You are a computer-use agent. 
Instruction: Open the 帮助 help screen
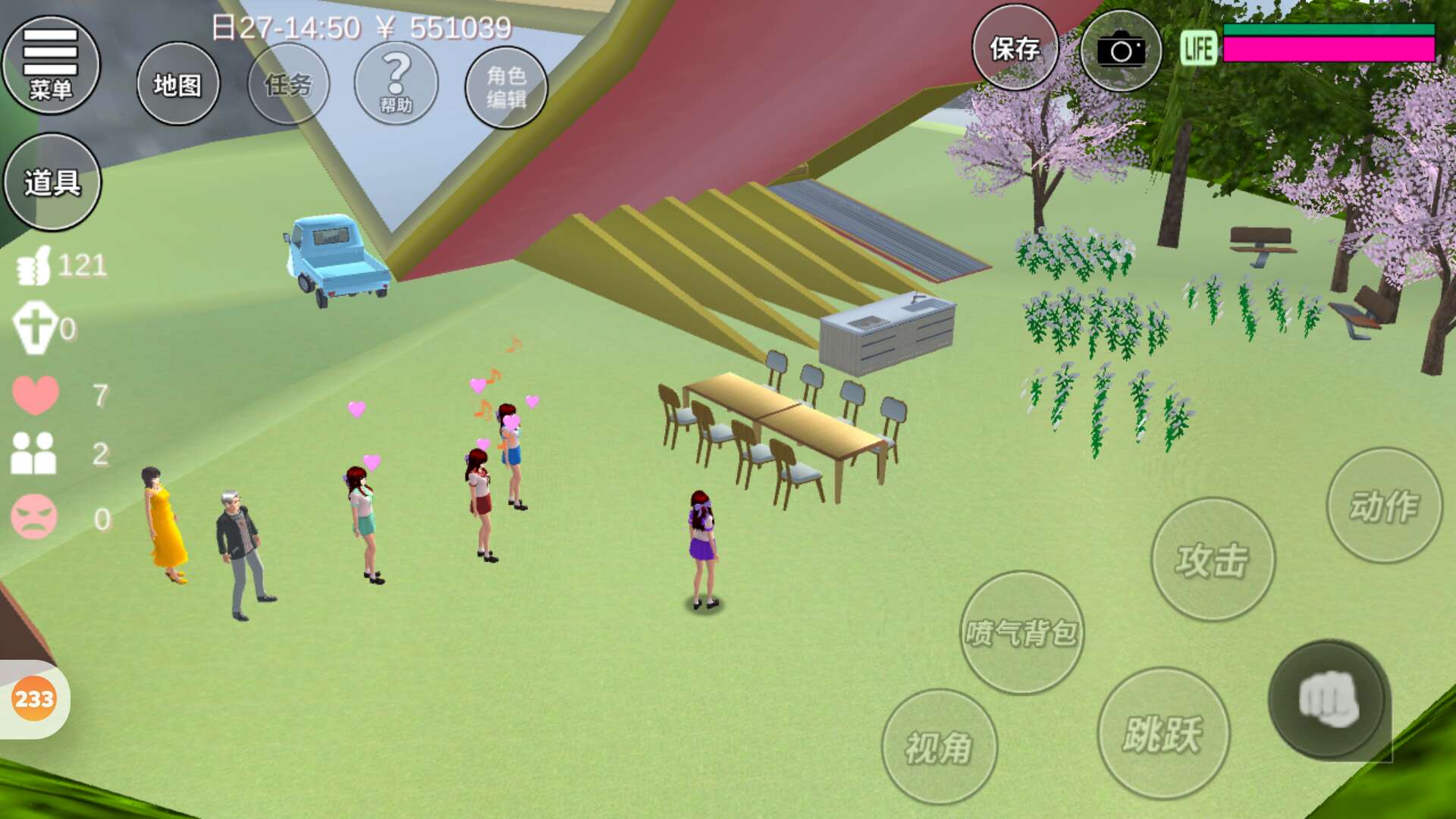(x=396, y=83)
